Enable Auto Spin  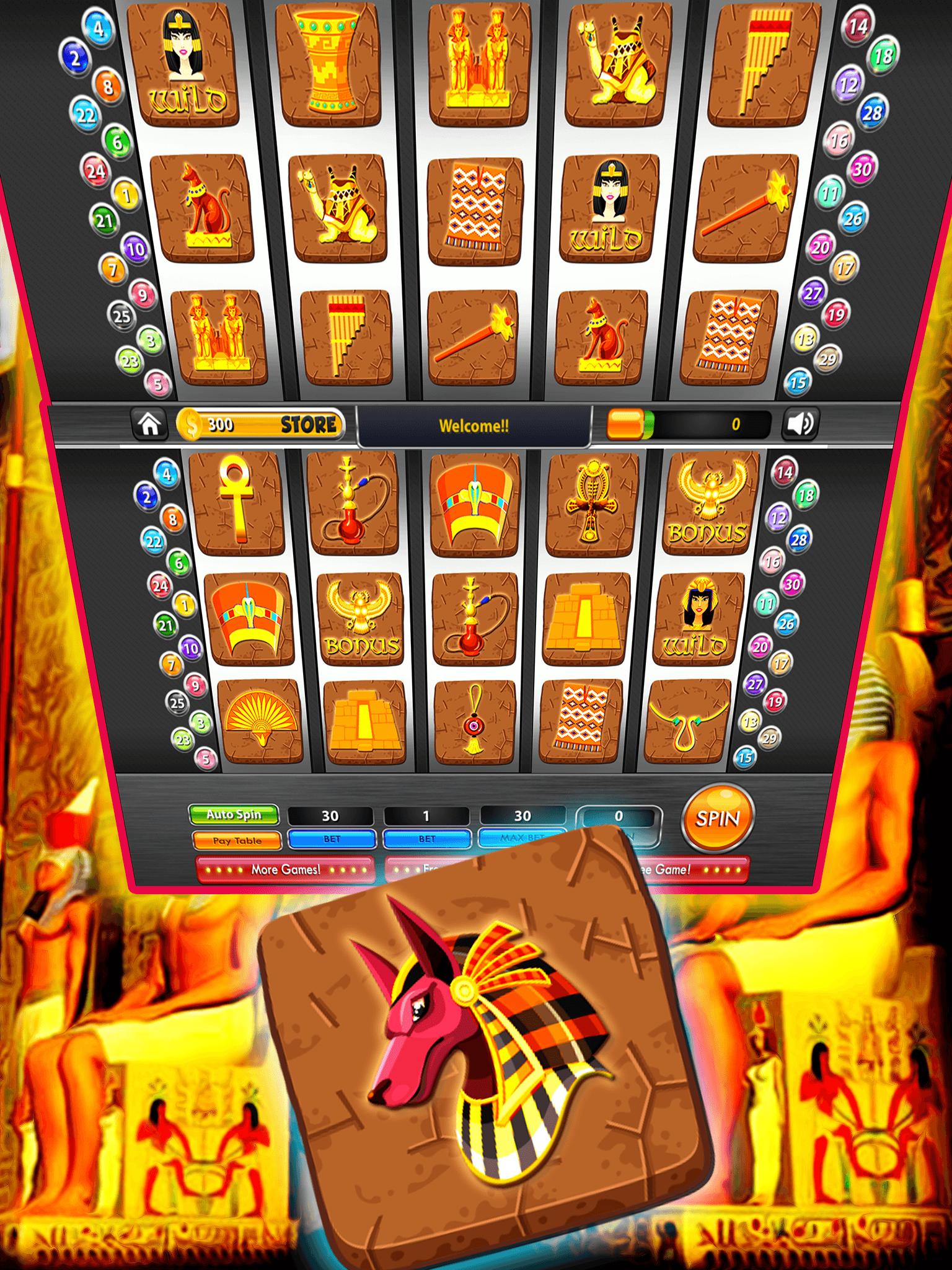tap(234, 815)
